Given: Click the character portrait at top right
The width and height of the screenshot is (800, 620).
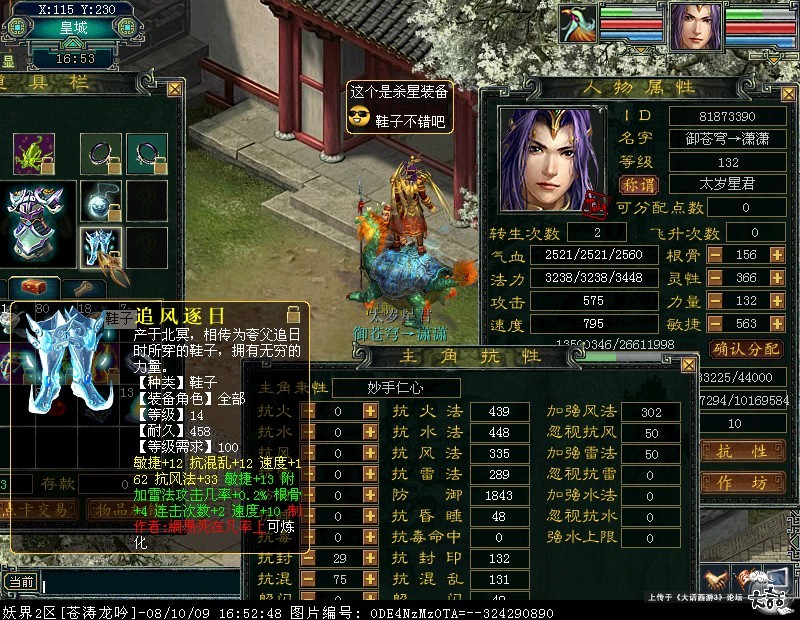Looking at the screenshot, I should pos(695,27).
